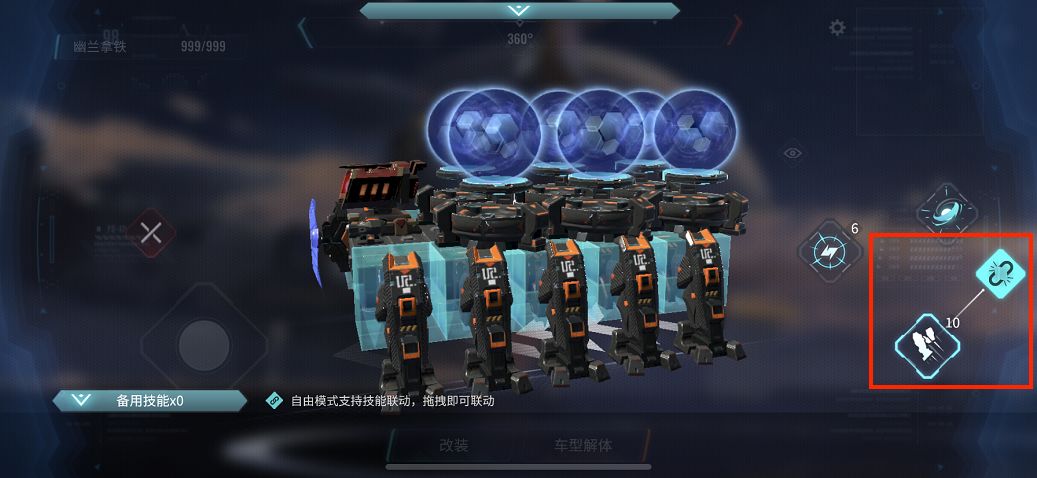Toggle the eye visibility icon

tap(793, 153)
